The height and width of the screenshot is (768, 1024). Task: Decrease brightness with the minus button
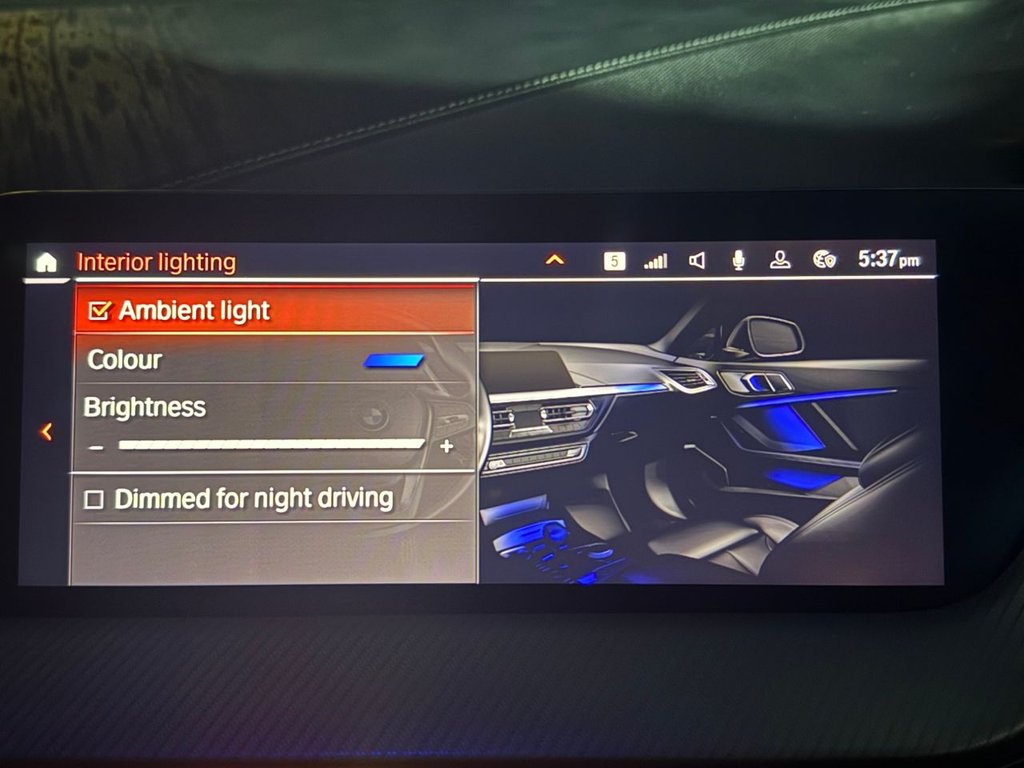pyautogui.click(x=96, y=447)
